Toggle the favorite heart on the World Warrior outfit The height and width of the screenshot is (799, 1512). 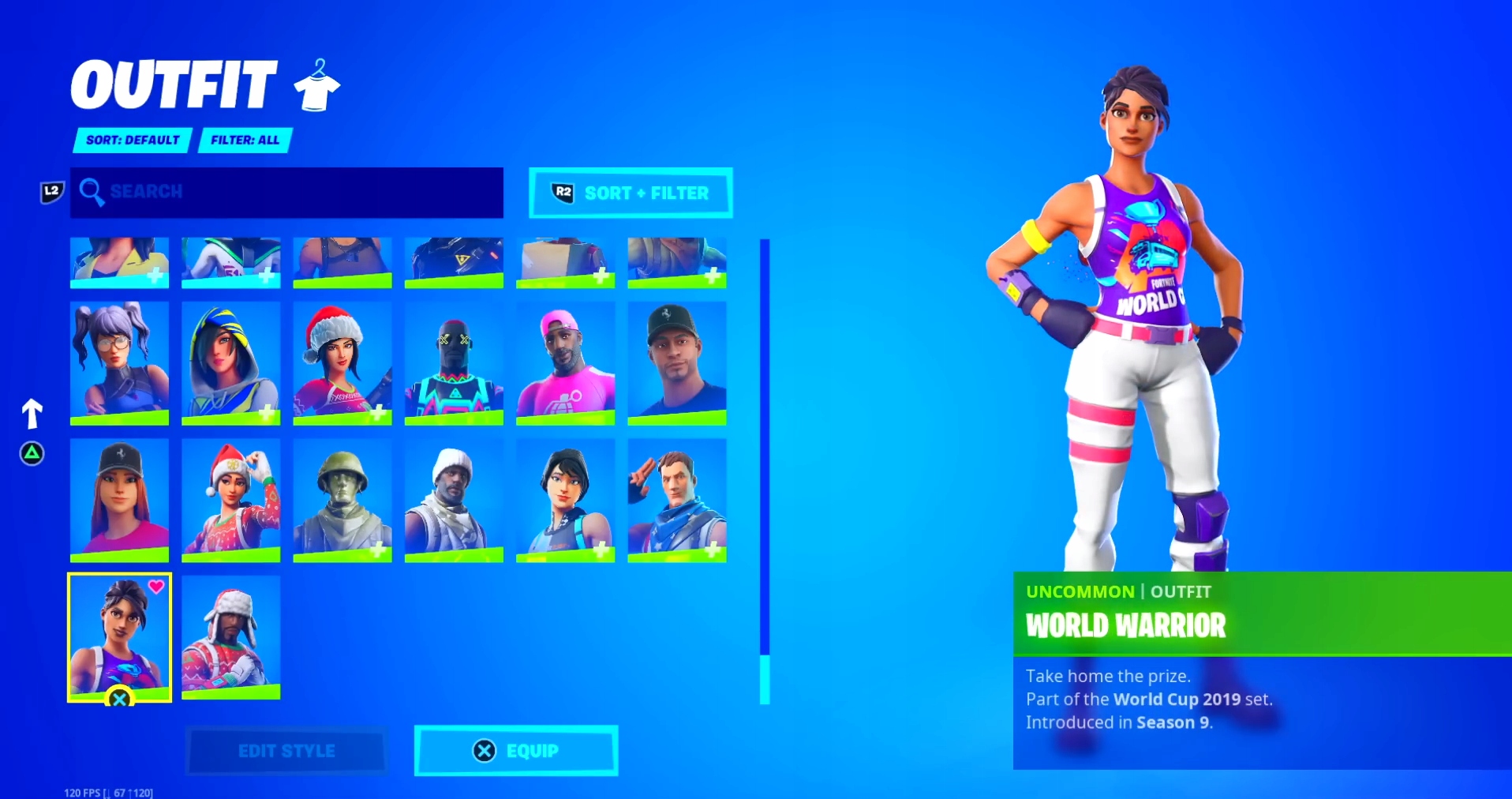pos(157,587)
